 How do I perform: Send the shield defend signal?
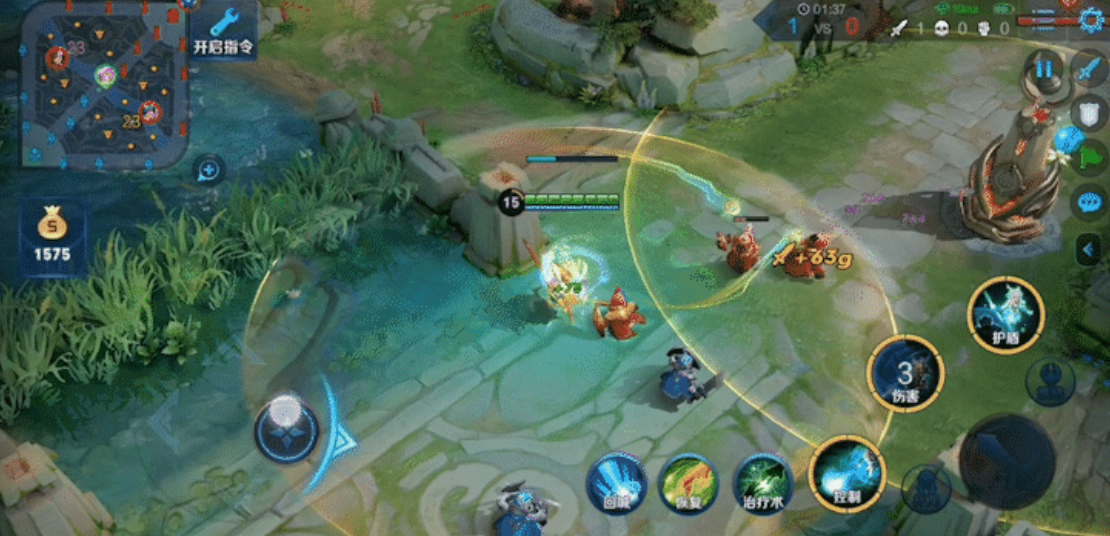click(1088, 112)
